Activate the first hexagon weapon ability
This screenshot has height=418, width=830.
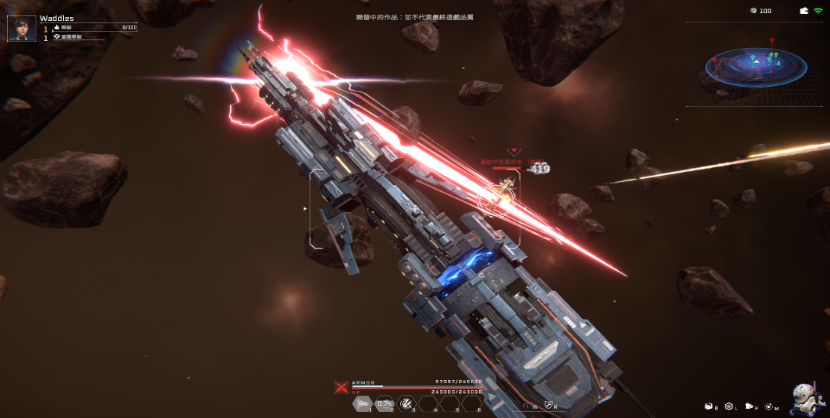(364, 404)
